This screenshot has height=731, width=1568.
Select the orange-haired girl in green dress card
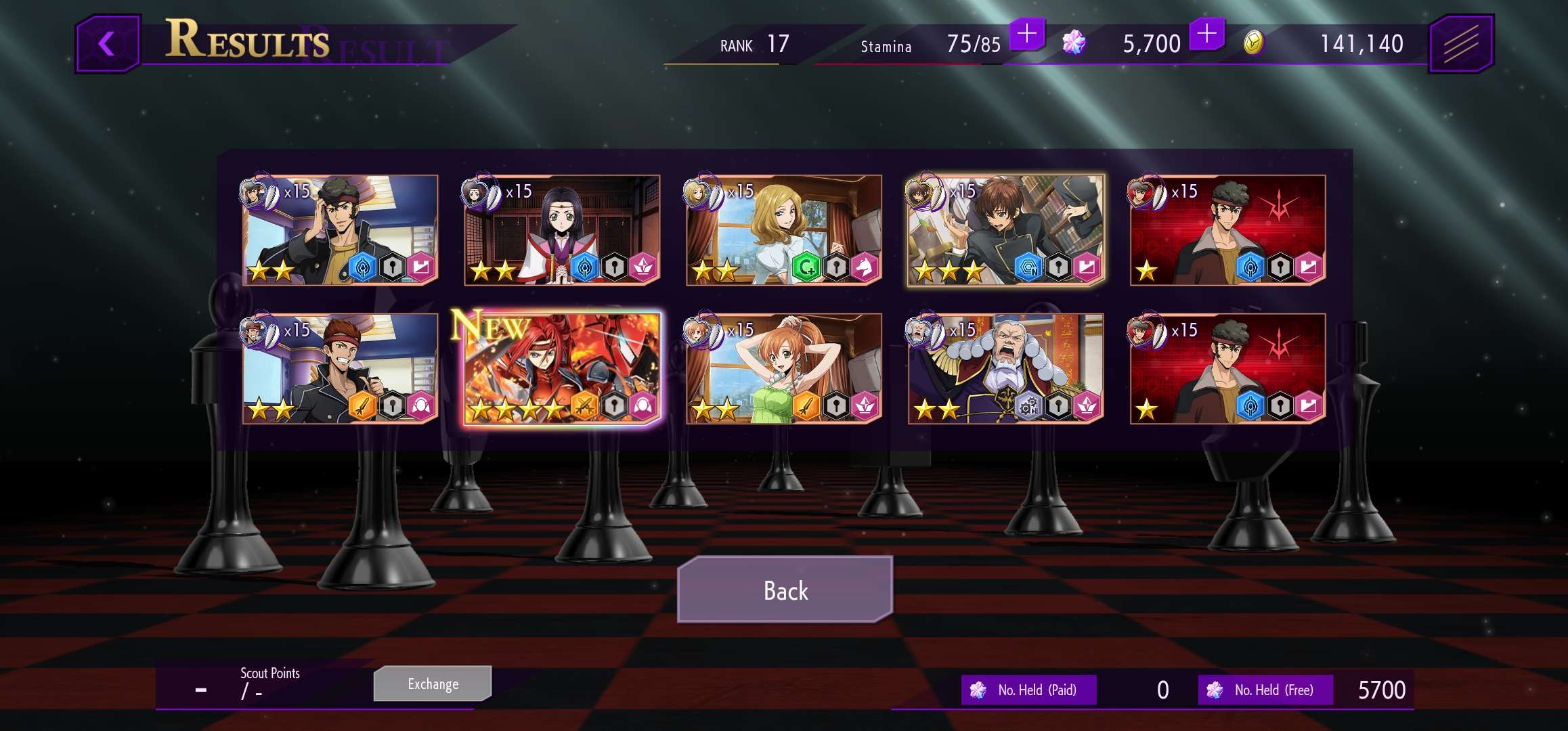(x=783, y=369)
